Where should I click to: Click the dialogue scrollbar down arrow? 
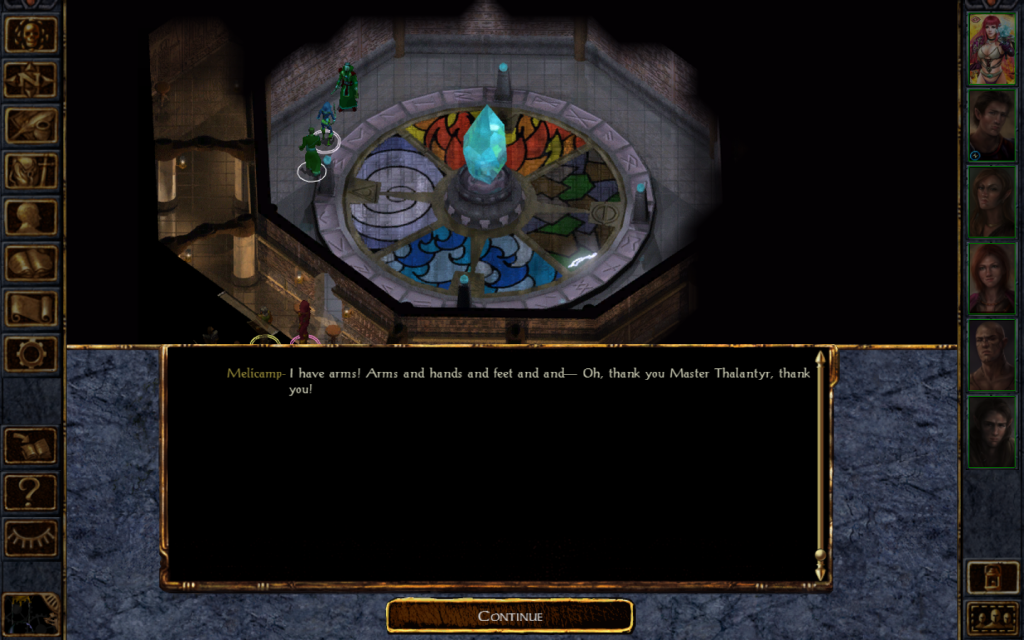pyautogui.click(x=821, y=574)
